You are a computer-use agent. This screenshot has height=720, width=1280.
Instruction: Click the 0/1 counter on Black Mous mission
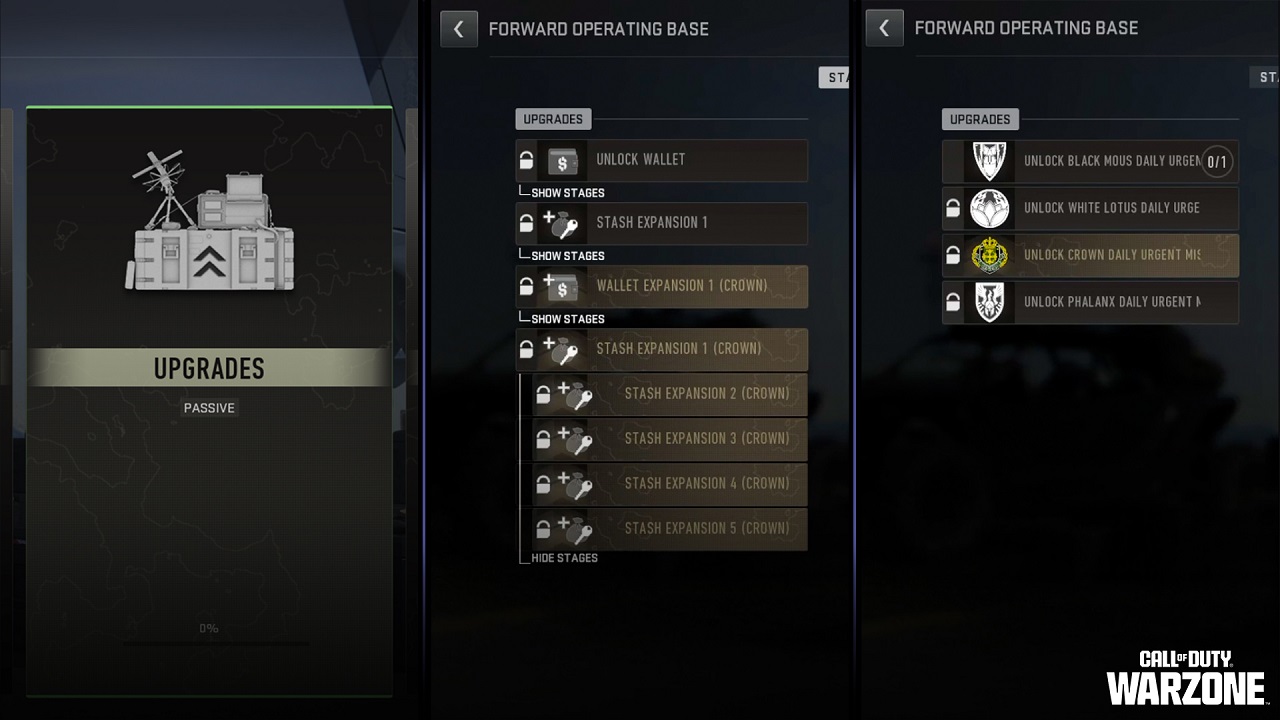(1217, 161)
